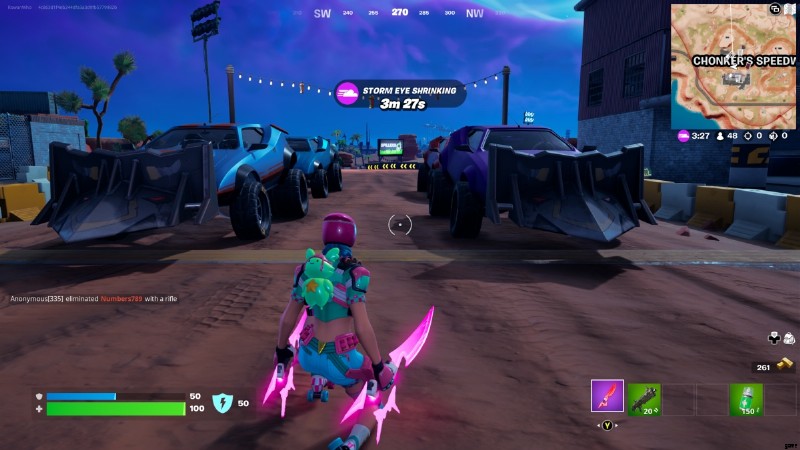Select the green shield canister item slot
Viewport: 800px width, 450px height.
tap(745, 397)
